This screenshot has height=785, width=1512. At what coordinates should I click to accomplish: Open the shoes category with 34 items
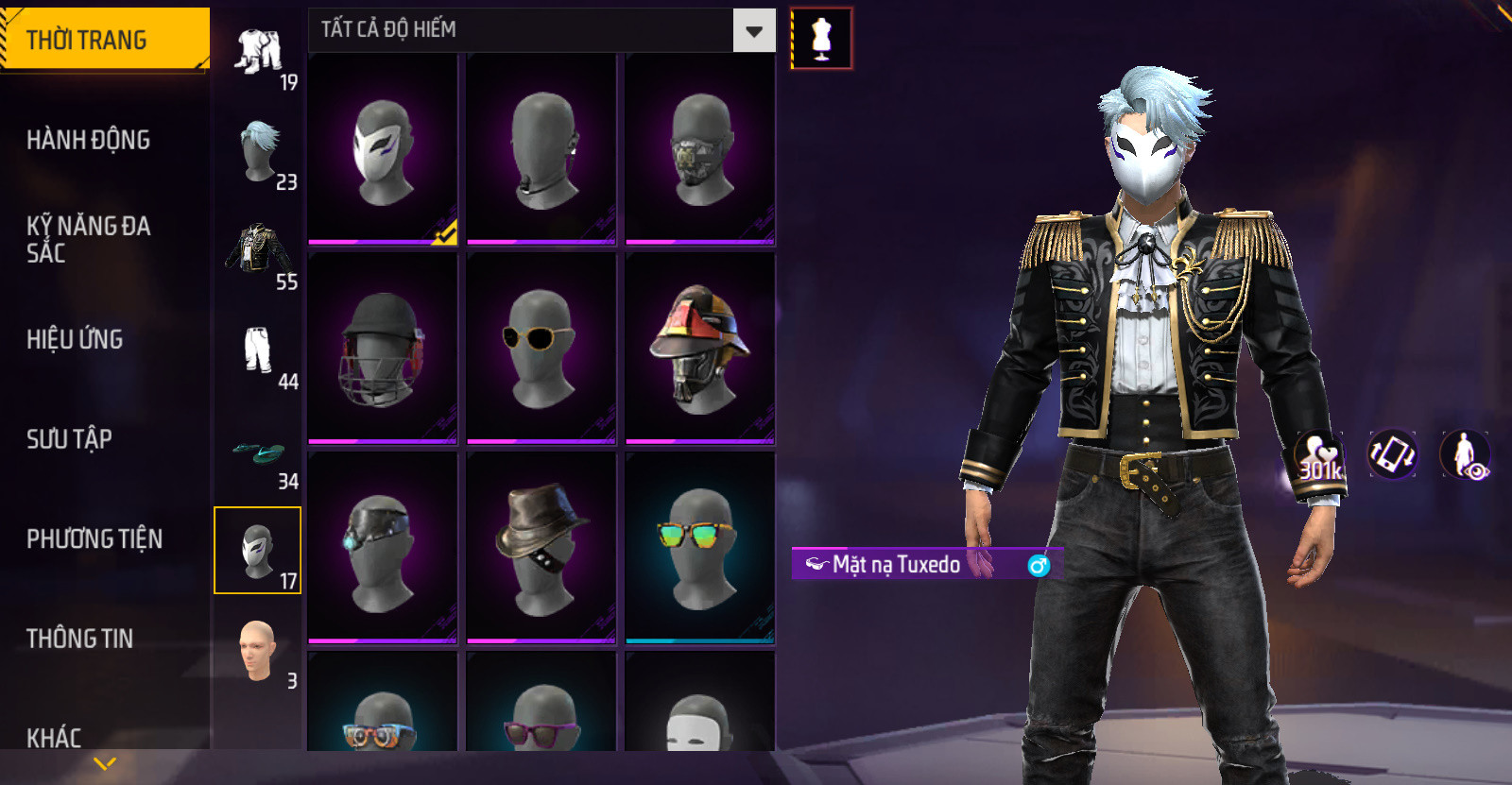(257, 453)
